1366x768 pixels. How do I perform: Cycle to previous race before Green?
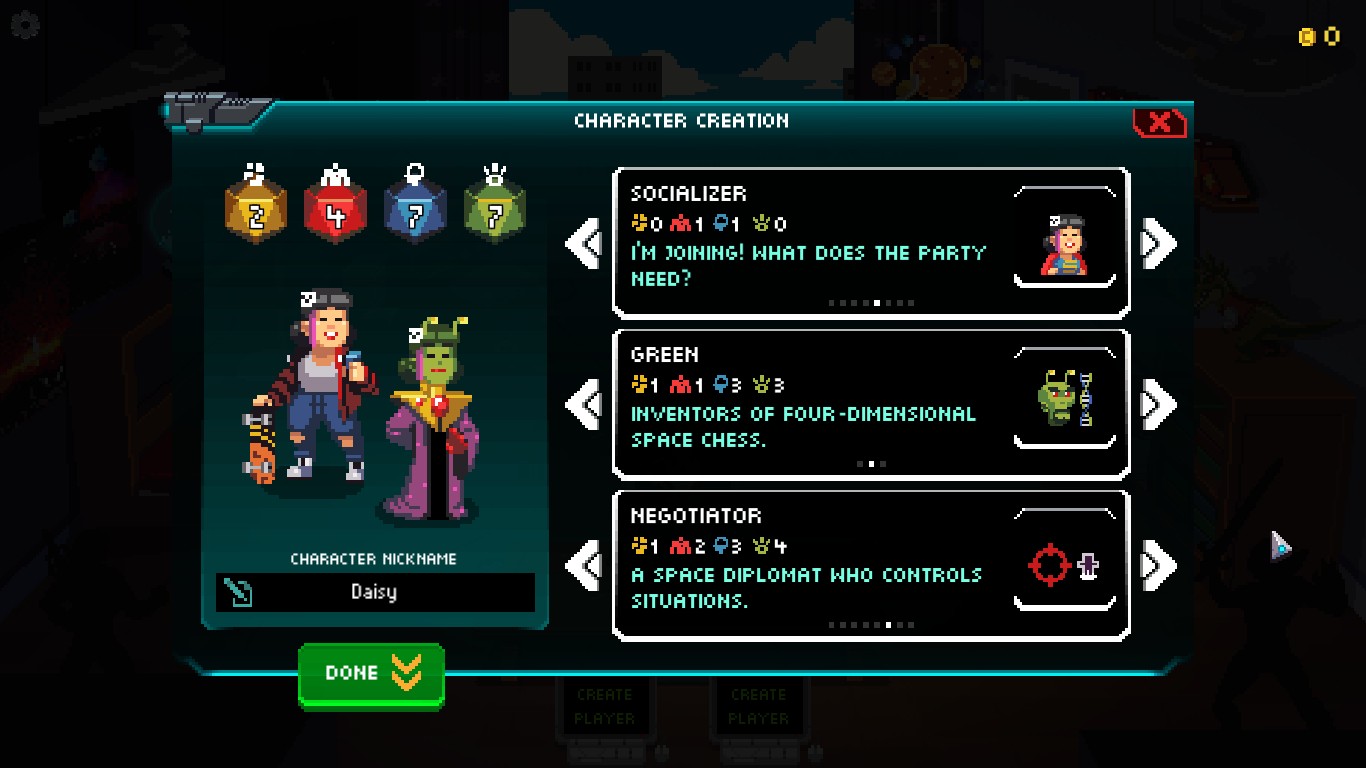coord(584,404)
